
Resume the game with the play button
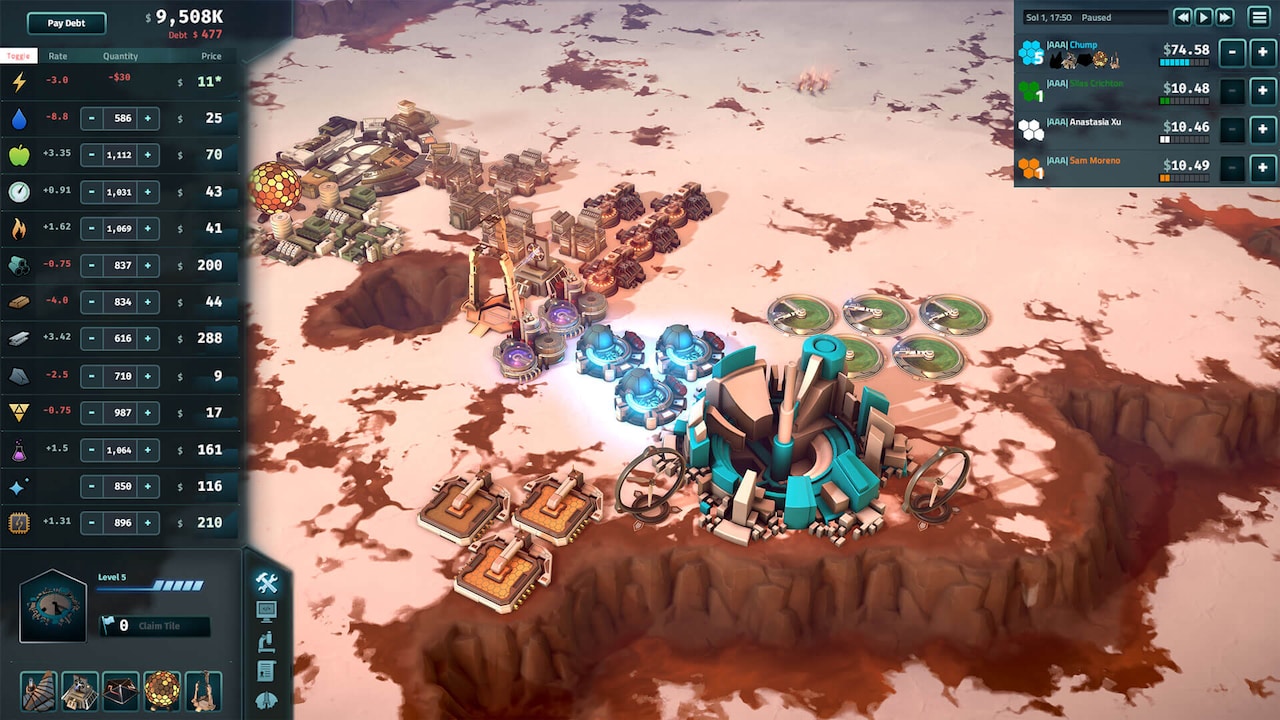click(1204, 17)
